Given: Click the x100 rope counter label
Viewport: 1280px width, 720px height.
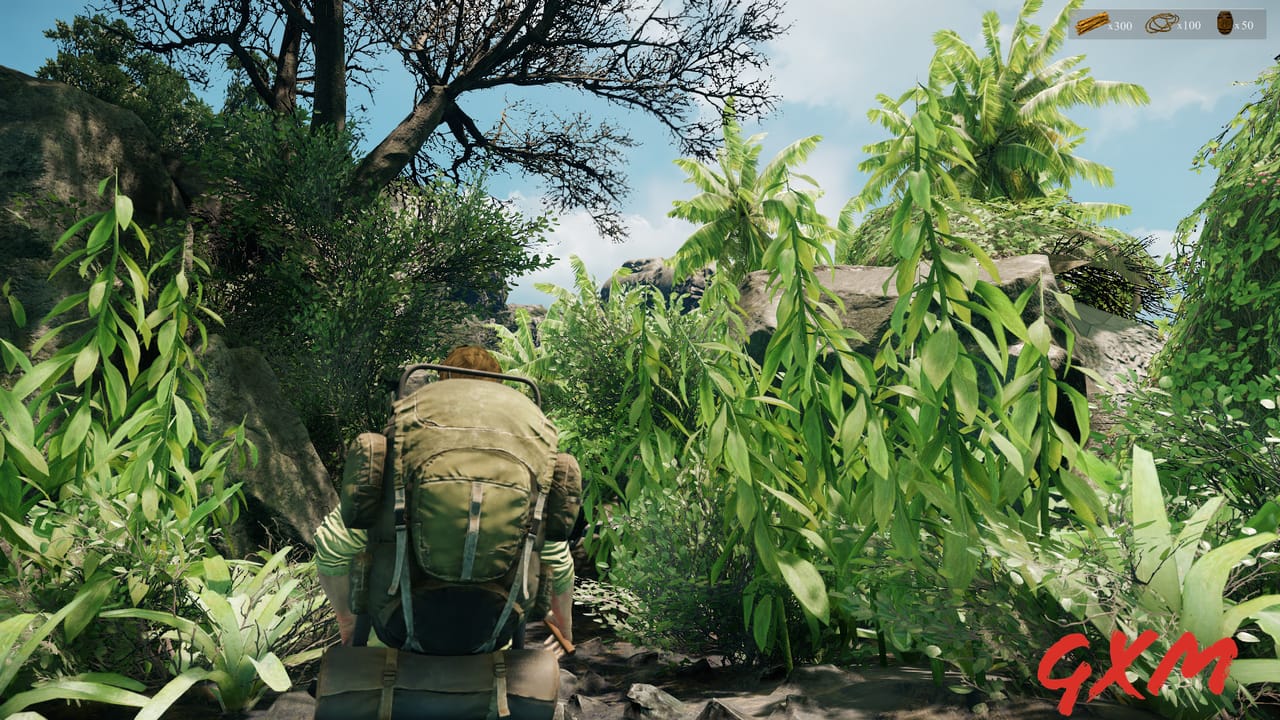Looking at the screenshot, I should (1188, 26).
